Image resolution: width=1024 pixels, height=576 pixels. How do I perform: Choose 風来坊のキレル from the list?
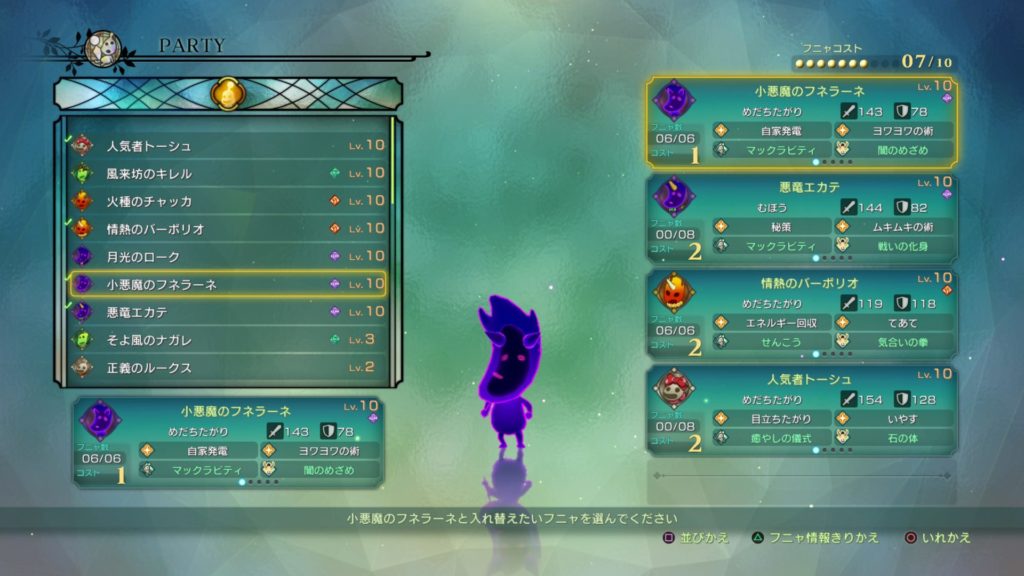(226, 173)
